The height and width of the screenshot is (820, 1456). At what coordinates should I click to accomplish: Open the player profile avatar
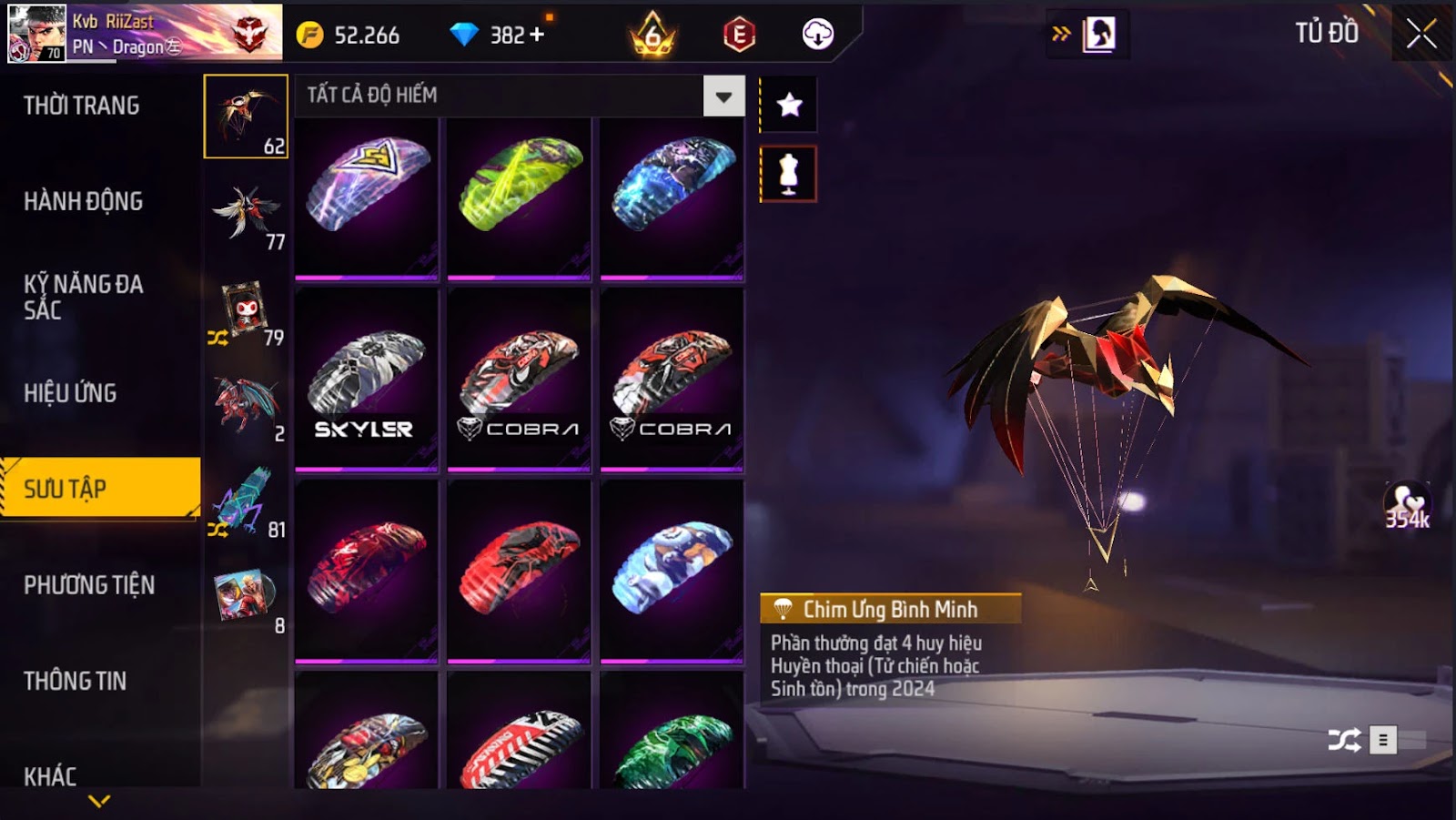point(36,33)
